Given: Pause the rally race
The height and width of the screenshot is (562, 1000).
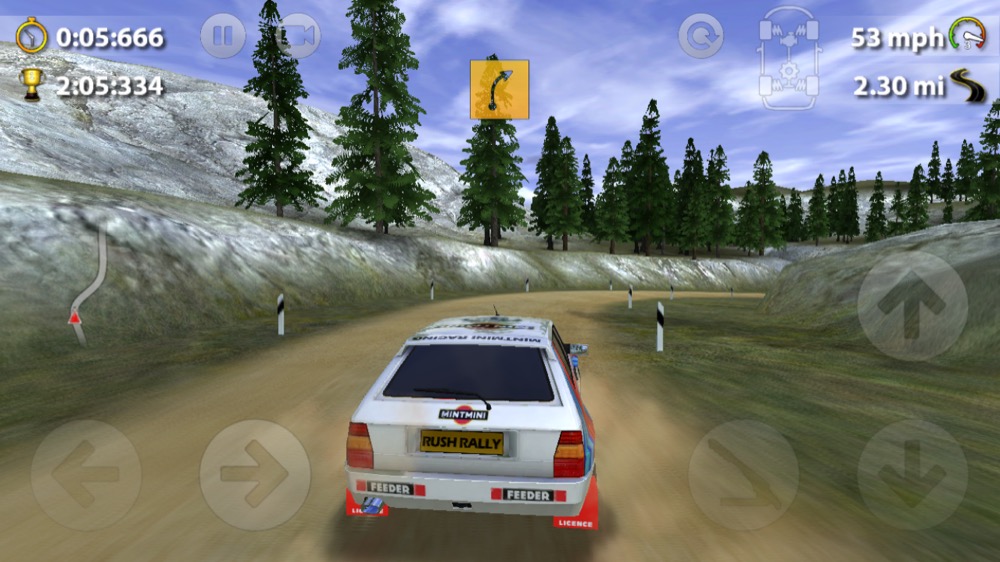Looking at the screenshot, I should (222, 37).
